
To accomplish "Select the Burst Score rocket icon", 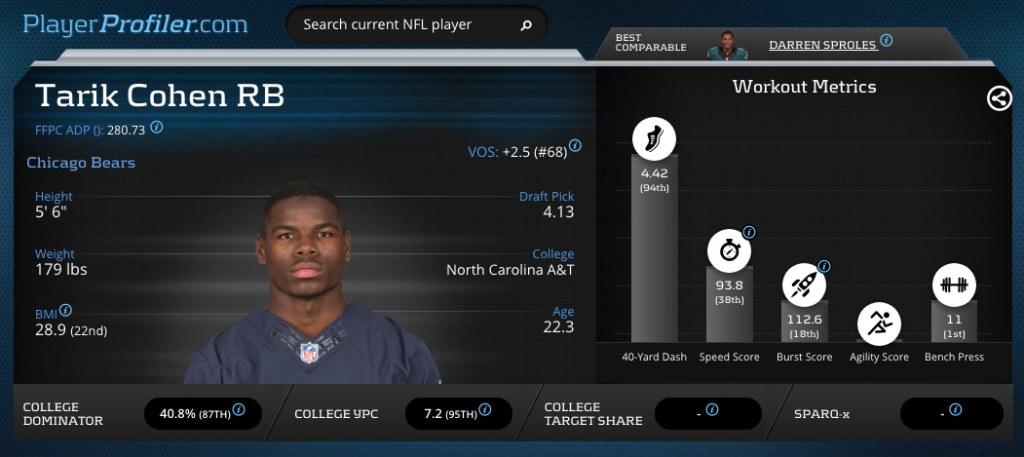I will [x=804, y=284].
